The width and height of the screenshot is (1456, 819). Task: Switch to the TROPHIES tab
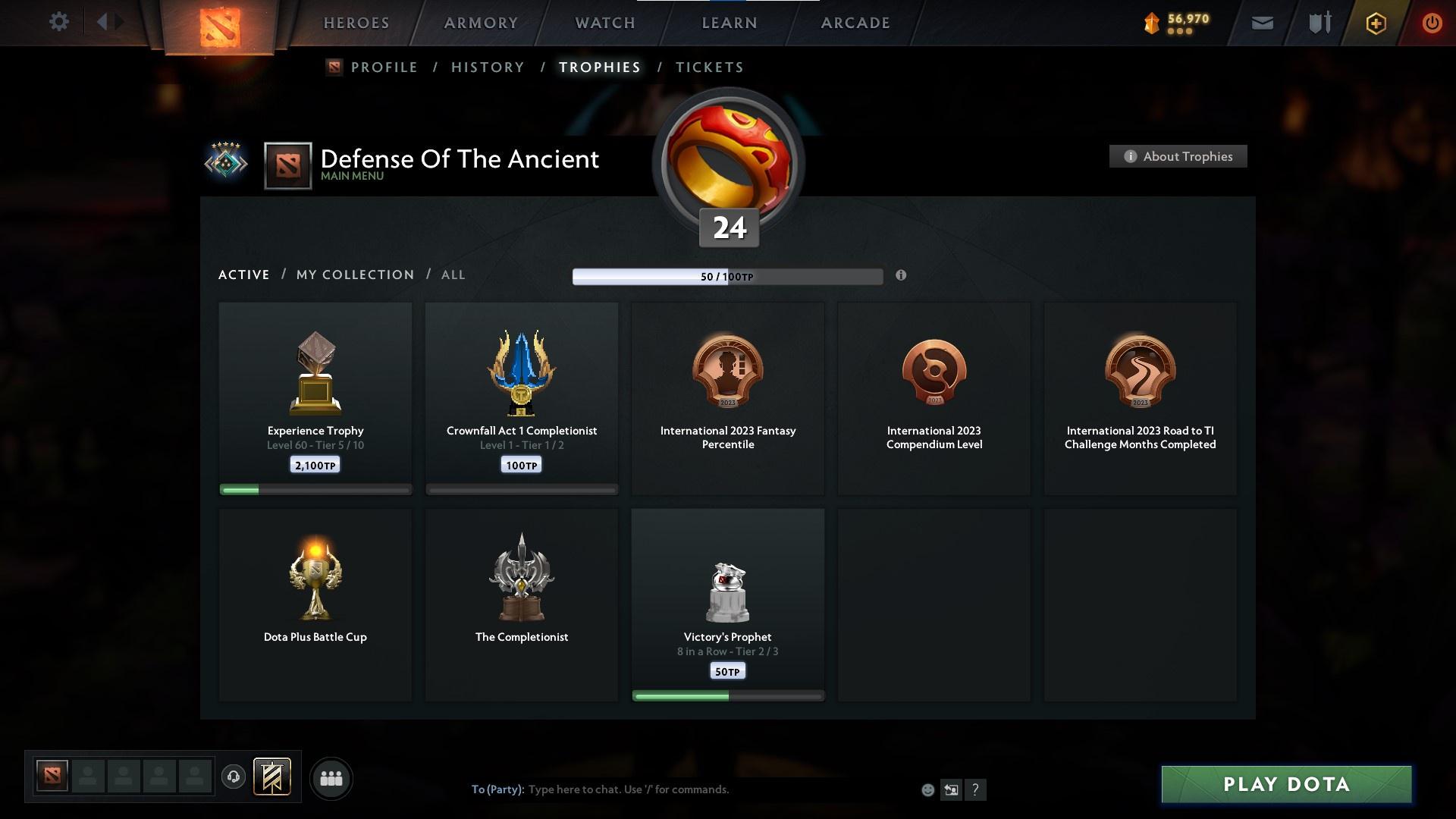coord(599,67)
